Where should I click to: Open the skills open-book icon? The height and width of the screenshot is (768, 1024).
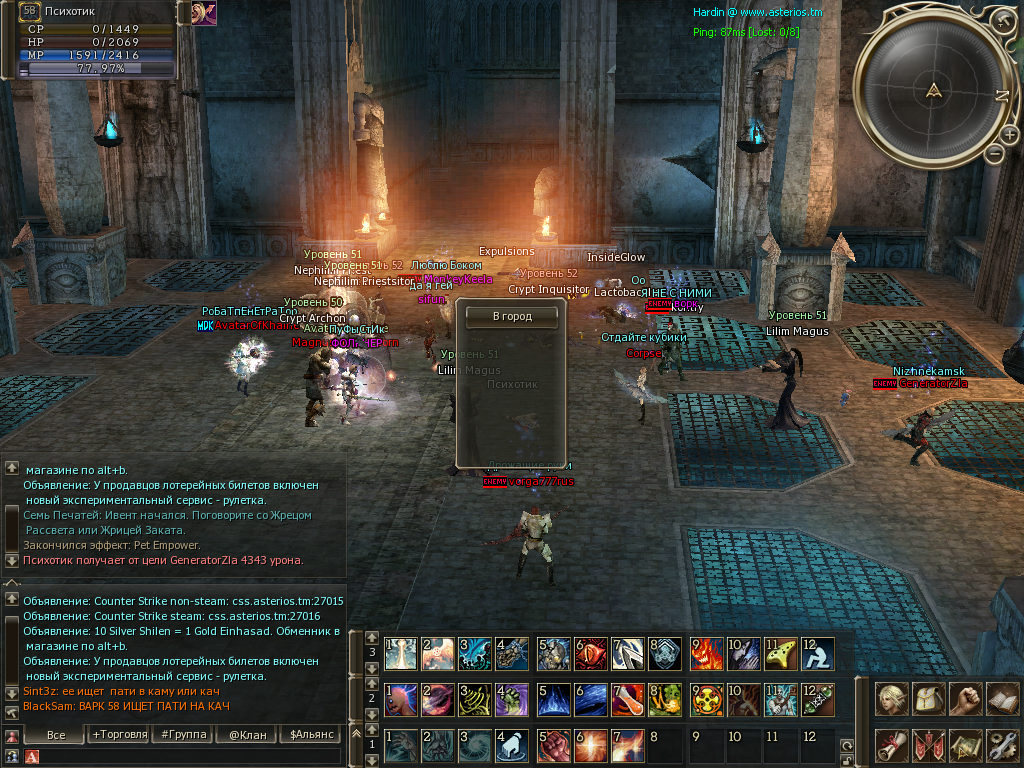click(1001, 699)
